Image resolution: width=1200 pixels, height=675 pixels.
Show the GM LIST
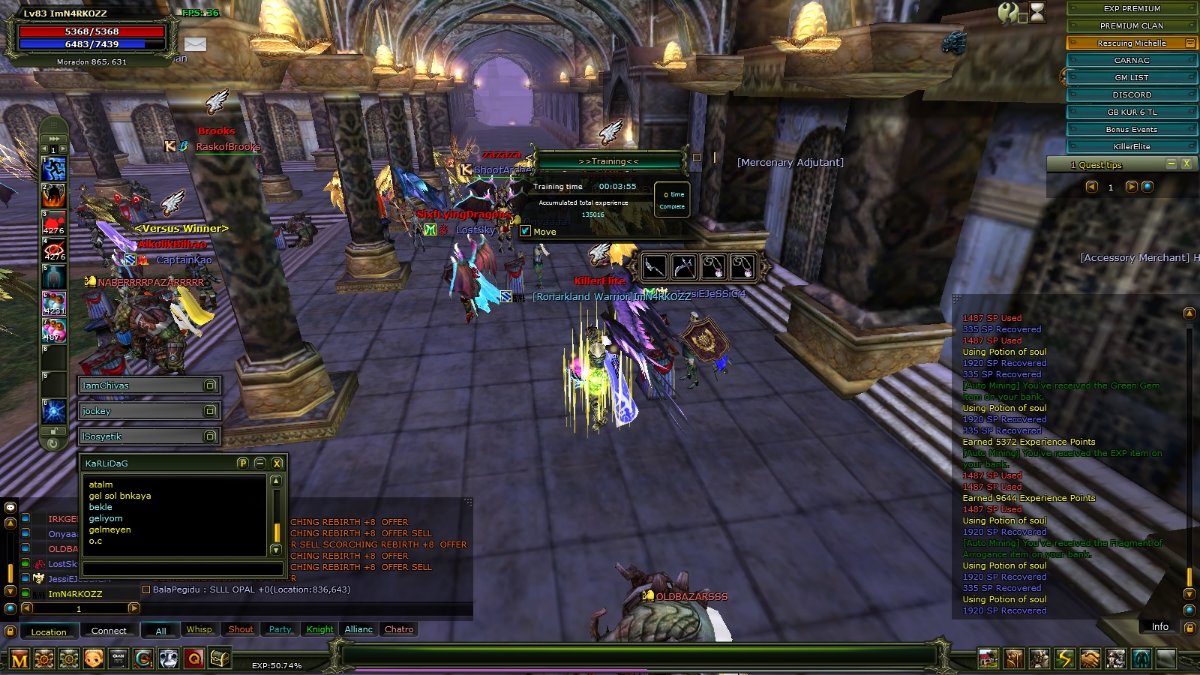1132,77
